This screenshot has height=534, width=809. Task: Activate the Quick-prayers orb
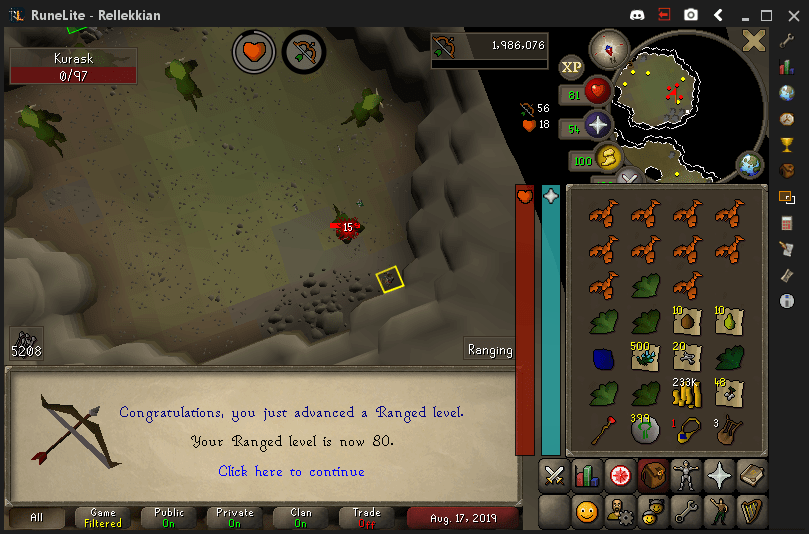pos(598,127)
